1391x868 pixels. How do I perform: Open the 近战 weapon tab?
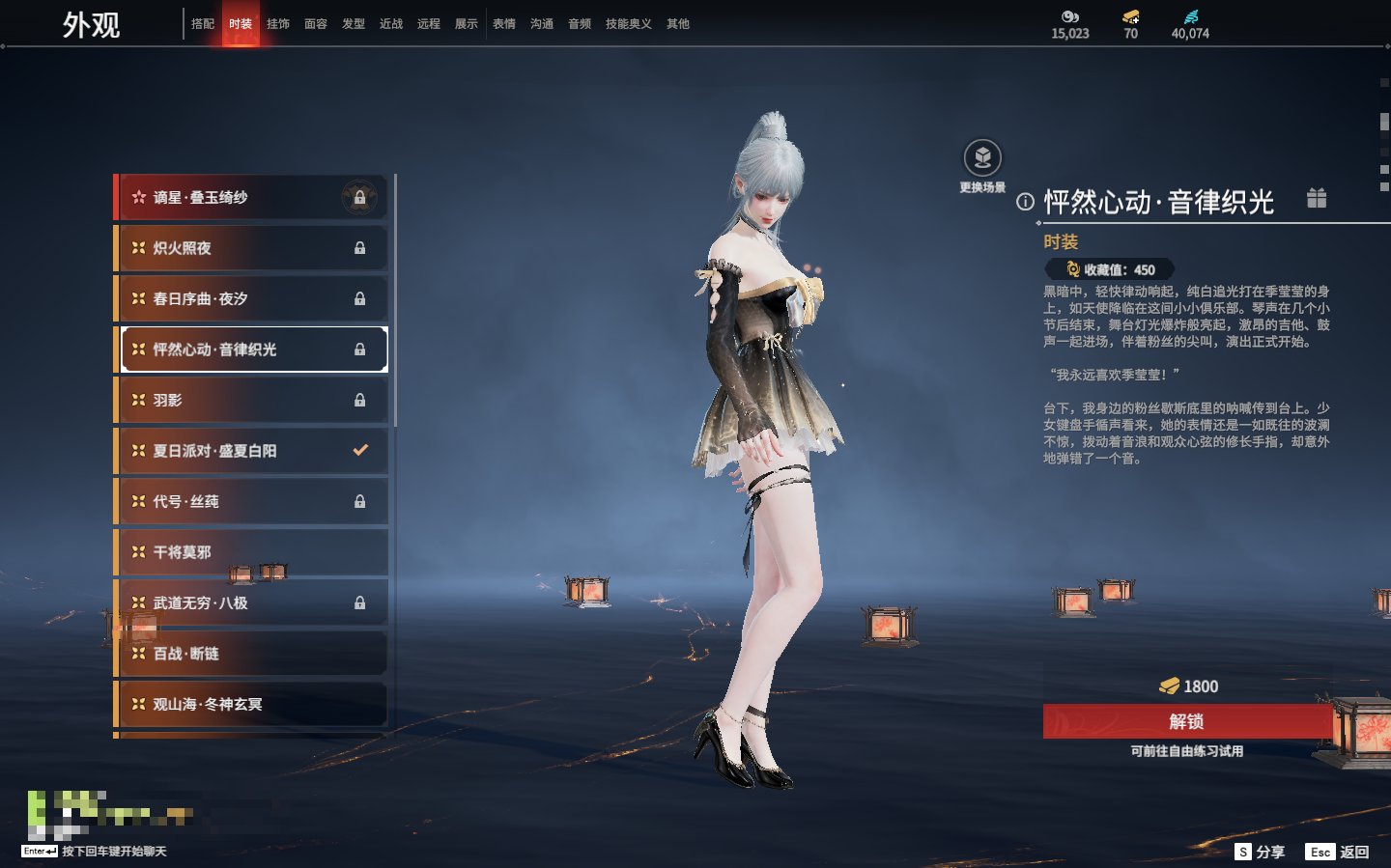coord(391,24)
